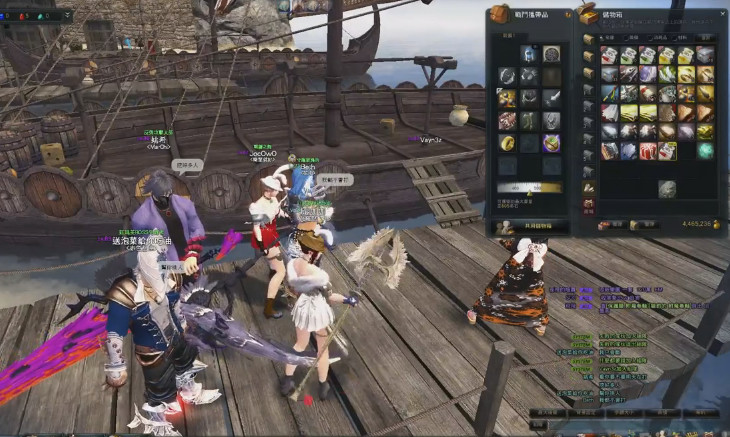Pick the red gift box item
Viewport: 730px width, 437px height.
click(647, 151)
